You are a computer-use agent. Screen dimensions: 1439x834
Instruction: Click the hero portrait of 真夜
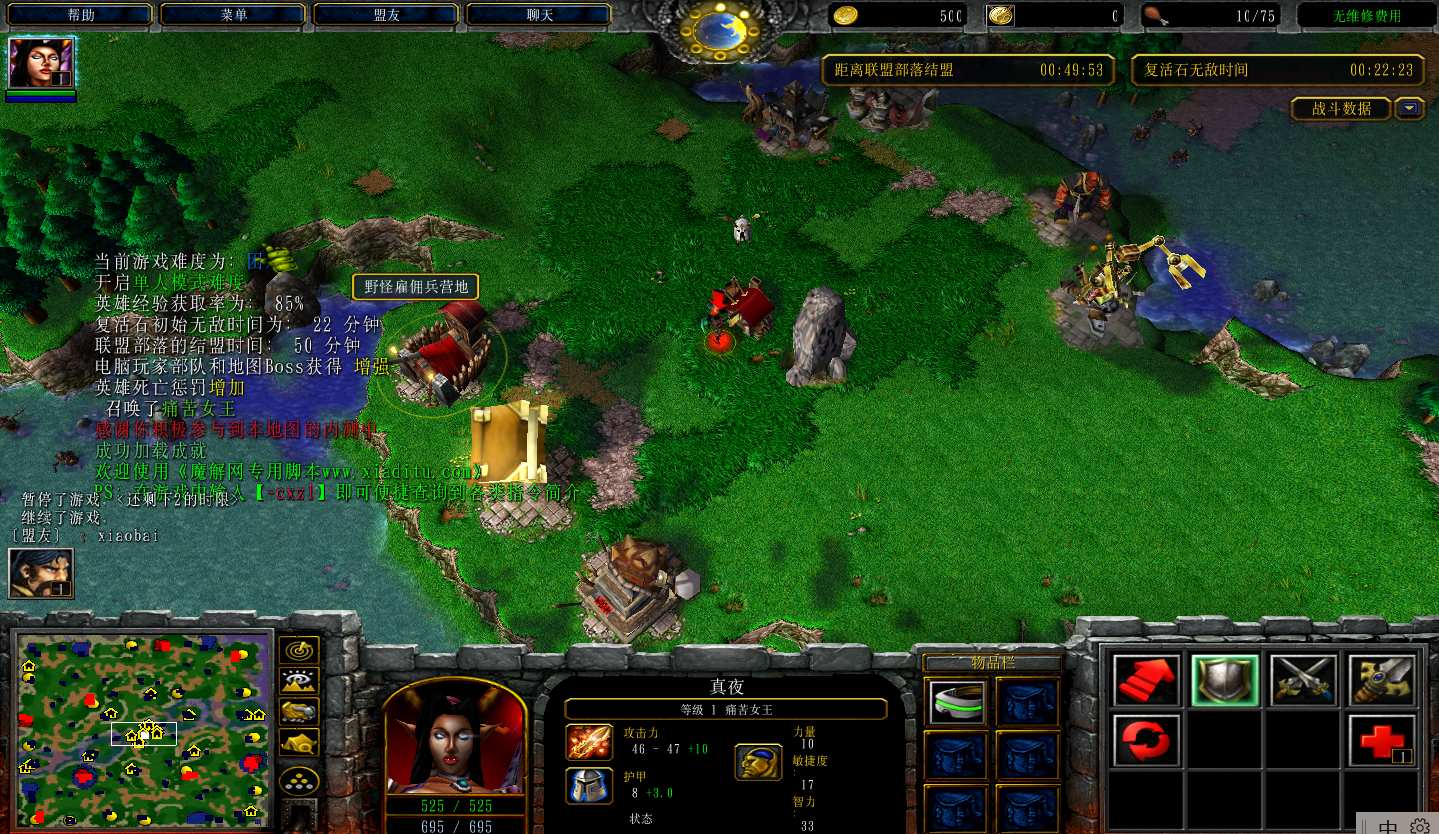click(455, 738)
